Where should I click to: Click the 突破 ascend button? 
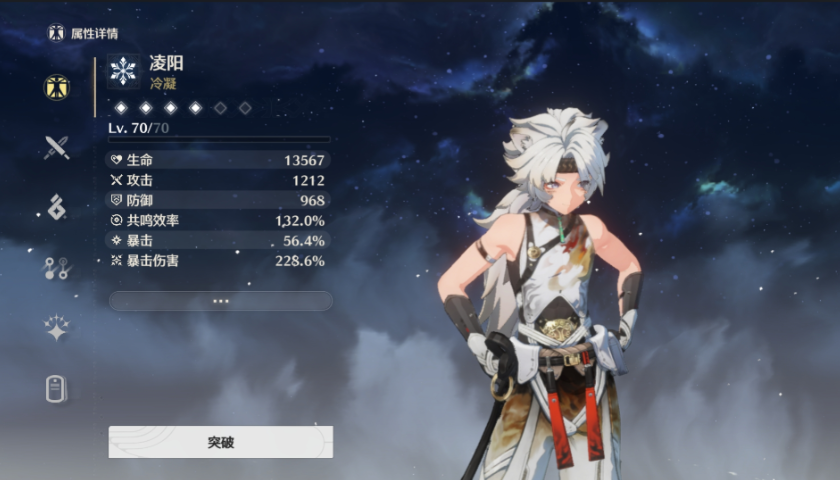(220, 441)
